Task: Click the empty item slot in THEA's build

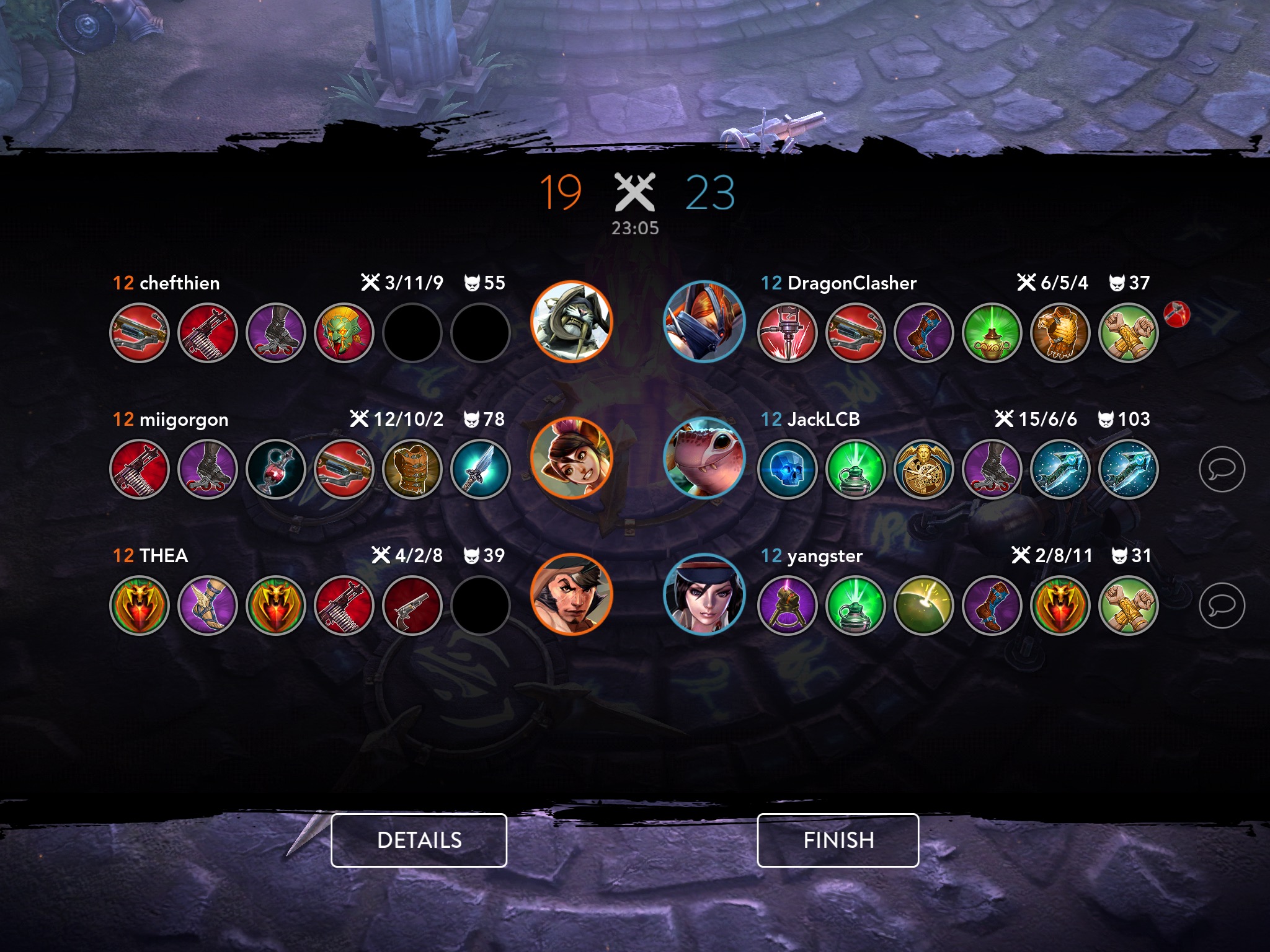Action: (x=481, y=606)
